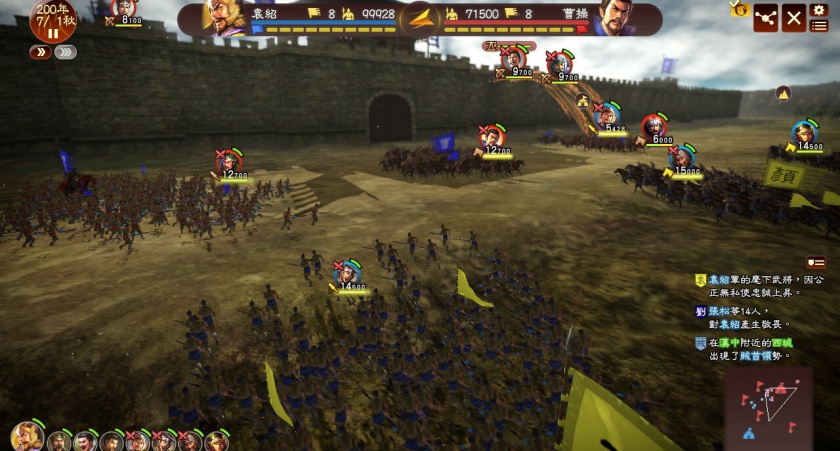Select Yuan Shao's commander portrait in the top bar

point(226,17)
